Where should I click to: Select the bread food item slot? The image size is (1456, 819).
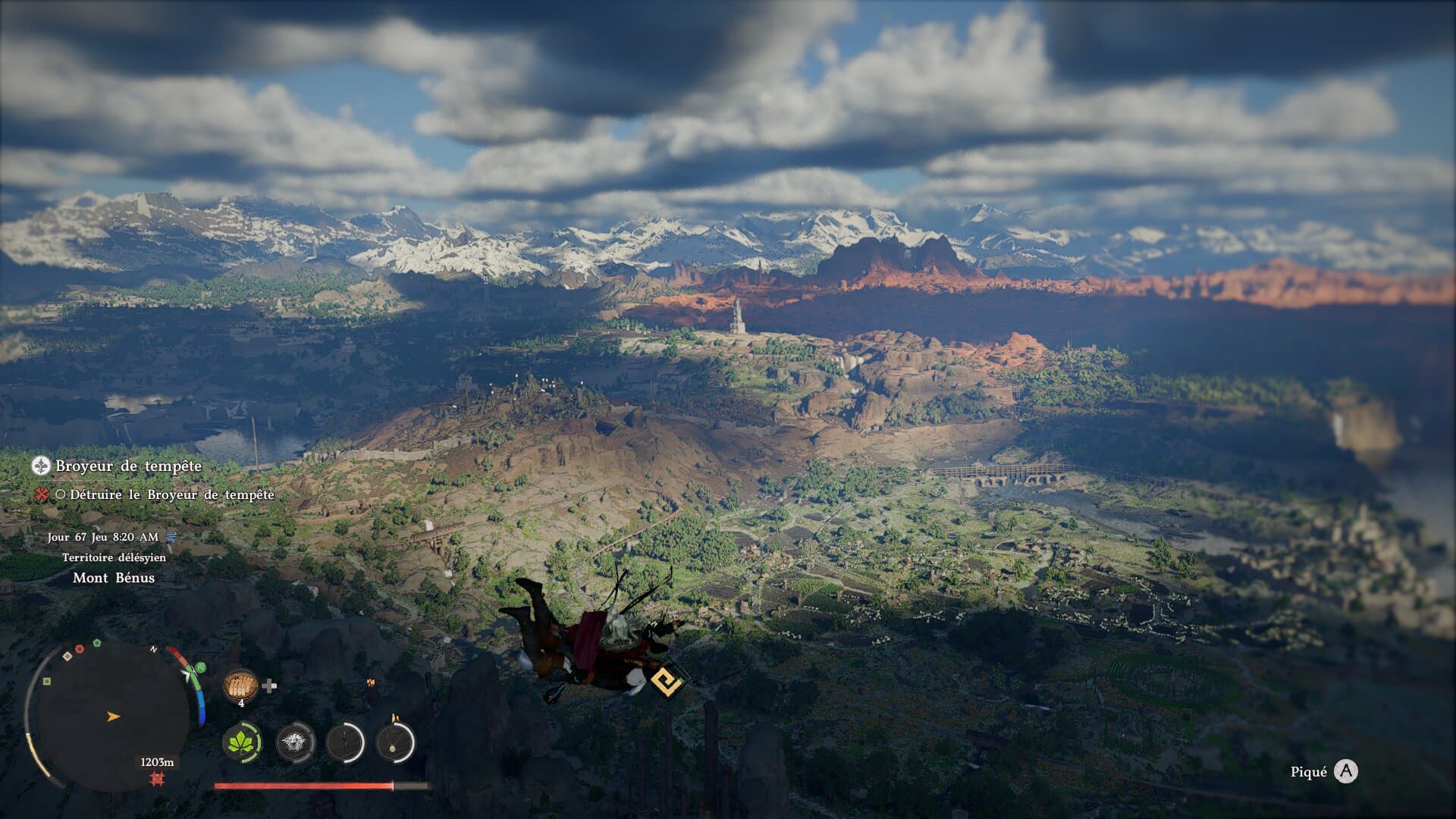(240, 686)
